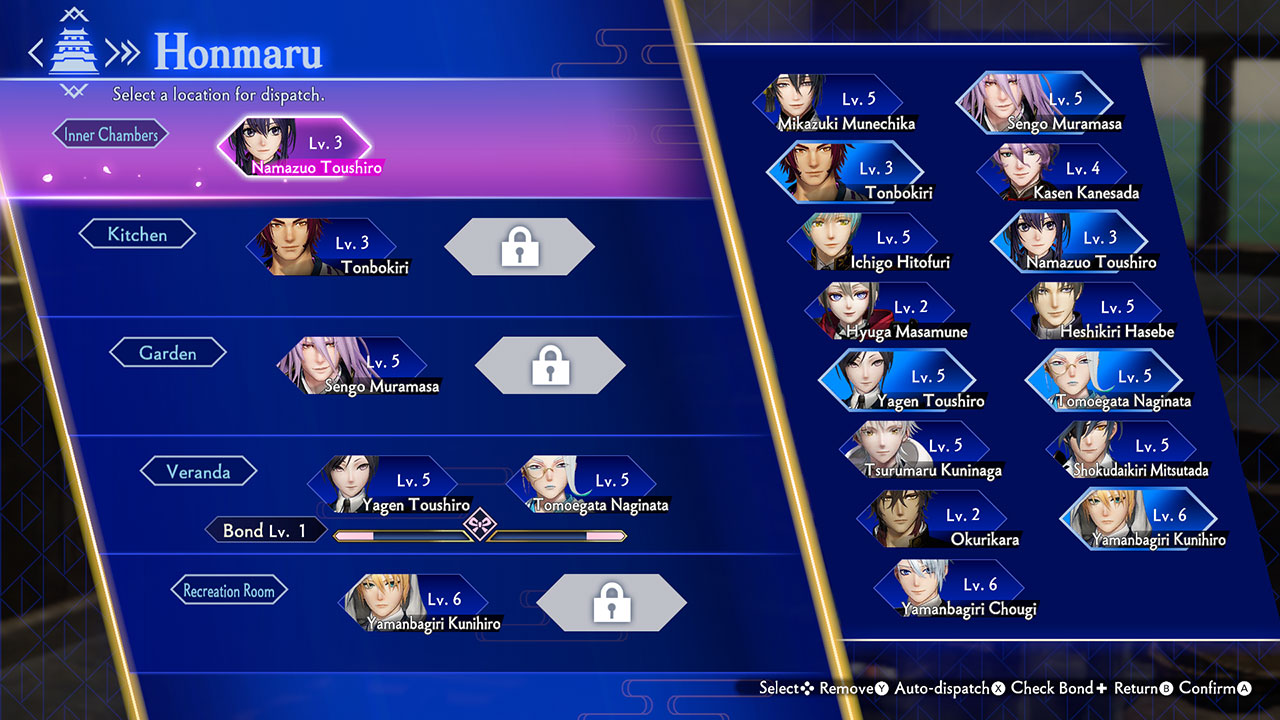Select the Inner Chambers location
Viewport: 1280px width, 720px height.
(111, 135)
